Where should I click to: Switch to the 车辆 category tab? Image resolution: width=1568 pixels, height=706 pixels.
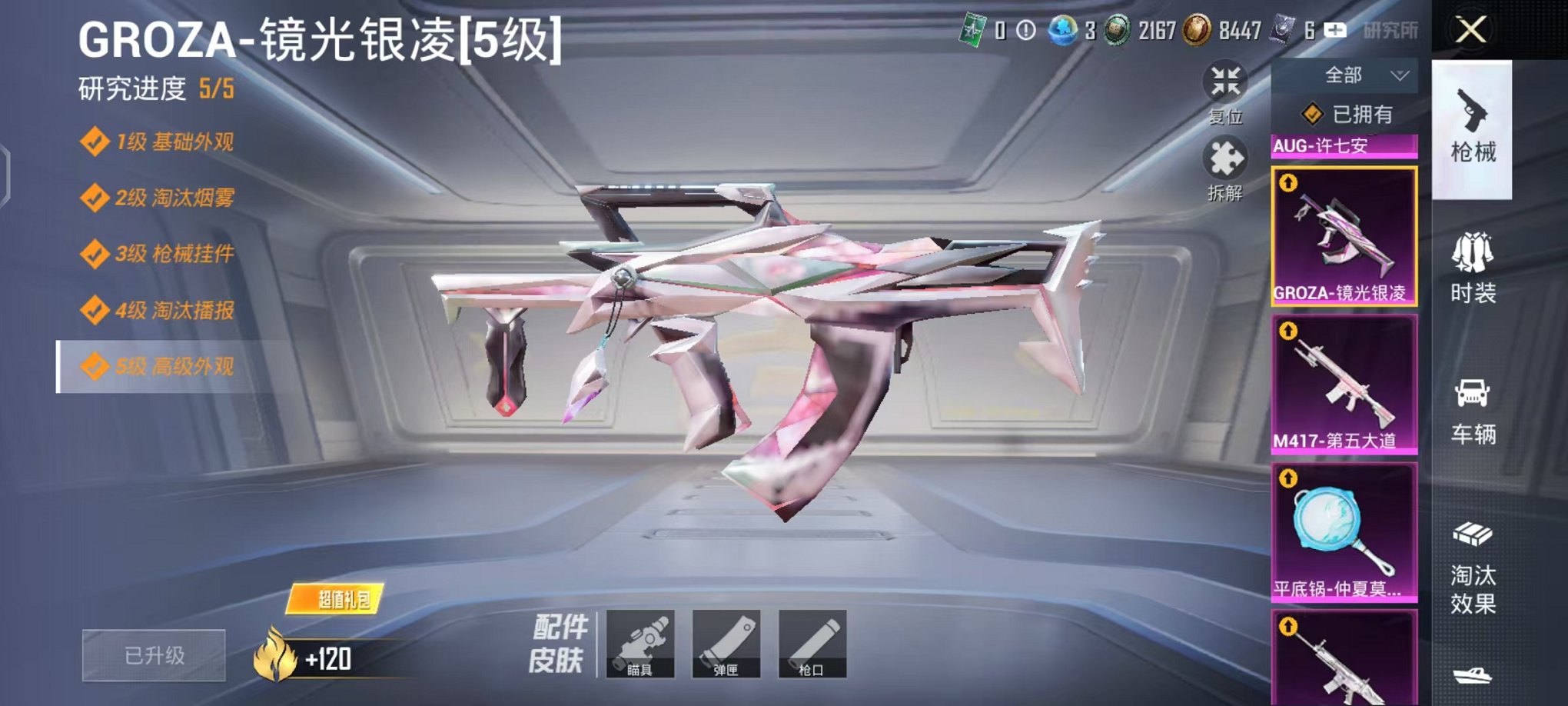1473,409
